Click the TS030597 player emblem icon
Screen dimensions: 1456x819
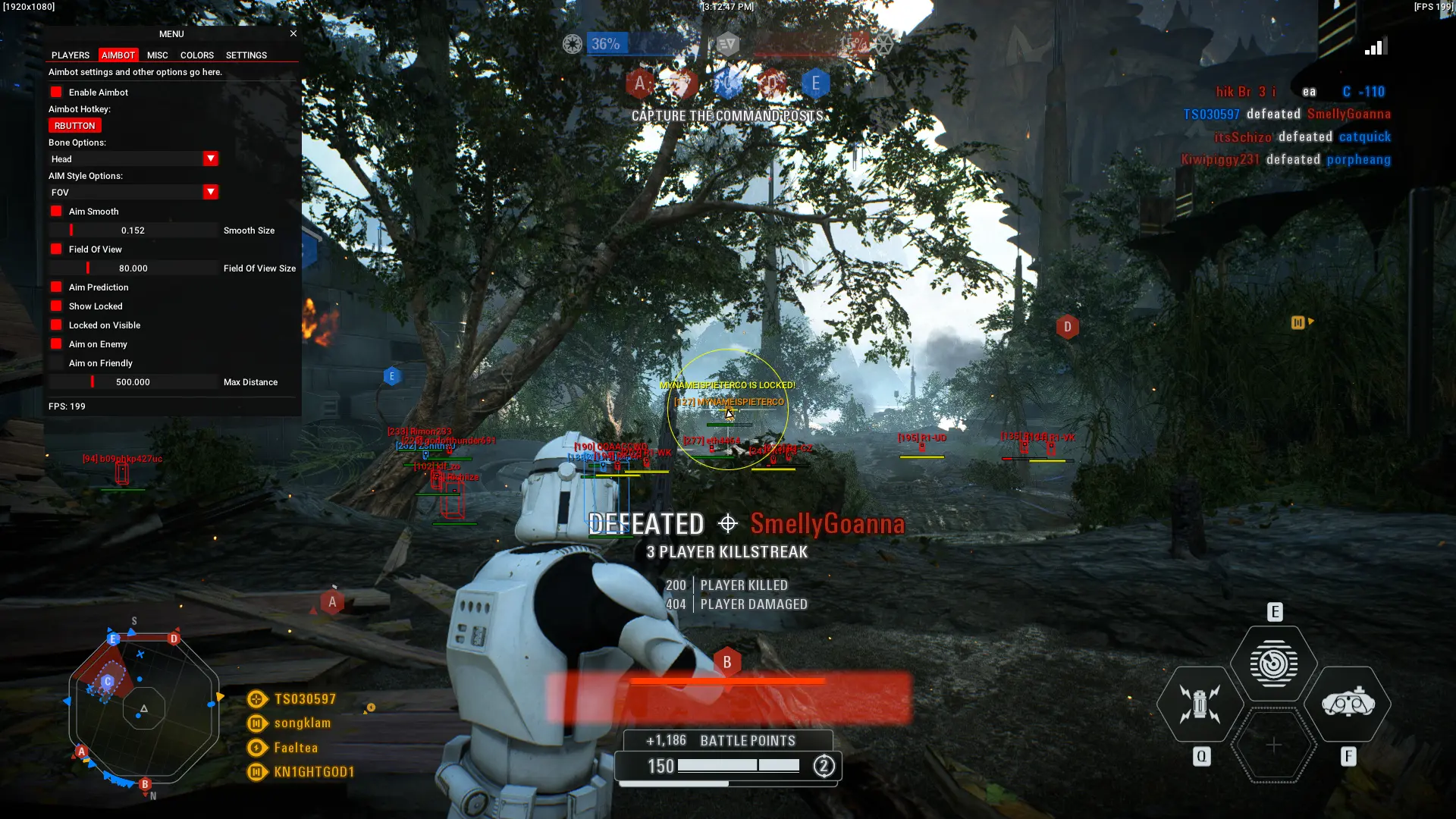(x=256, y=698)
